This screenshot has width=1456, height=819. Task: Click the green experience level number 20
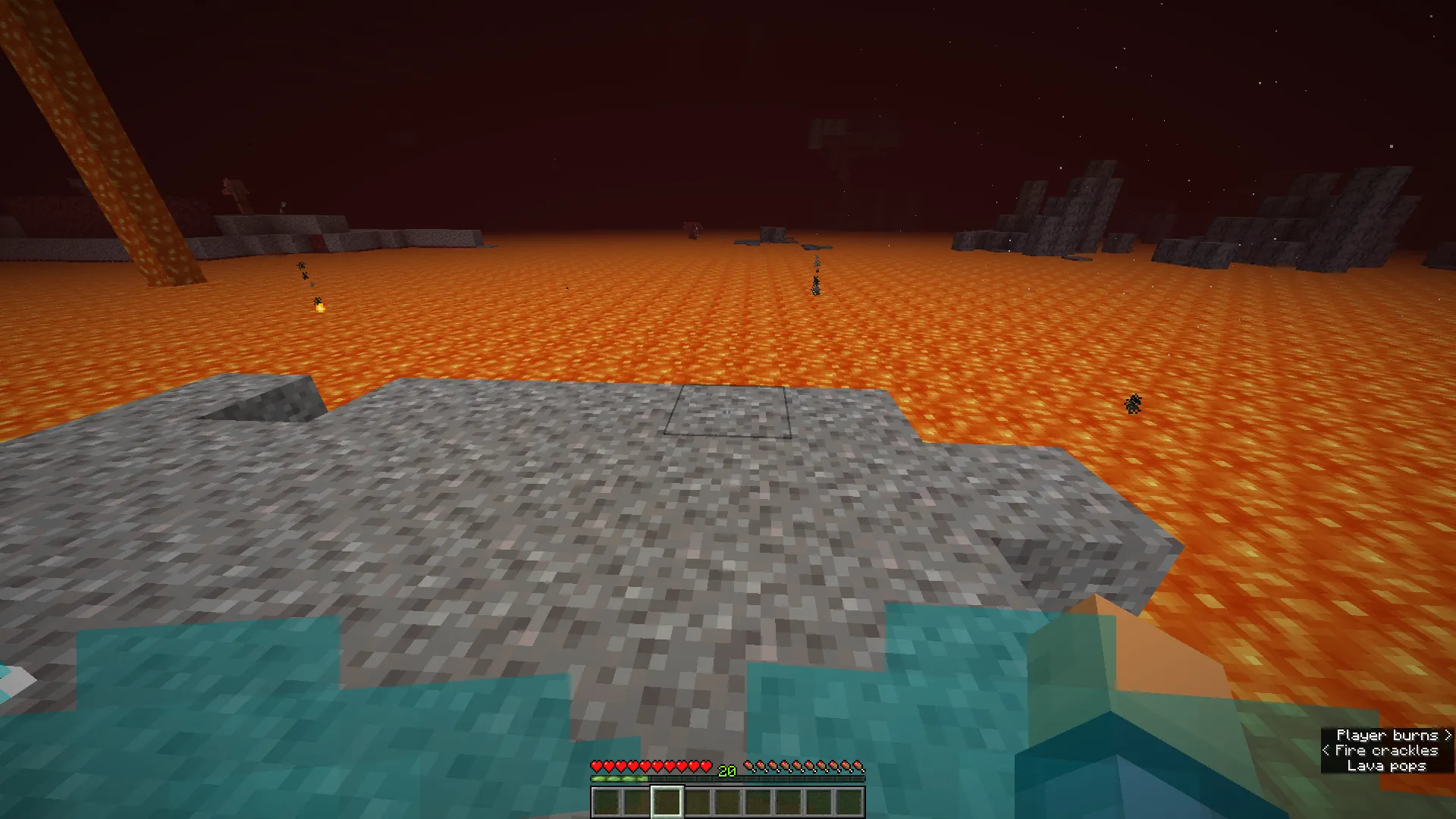tap(726, 771)
